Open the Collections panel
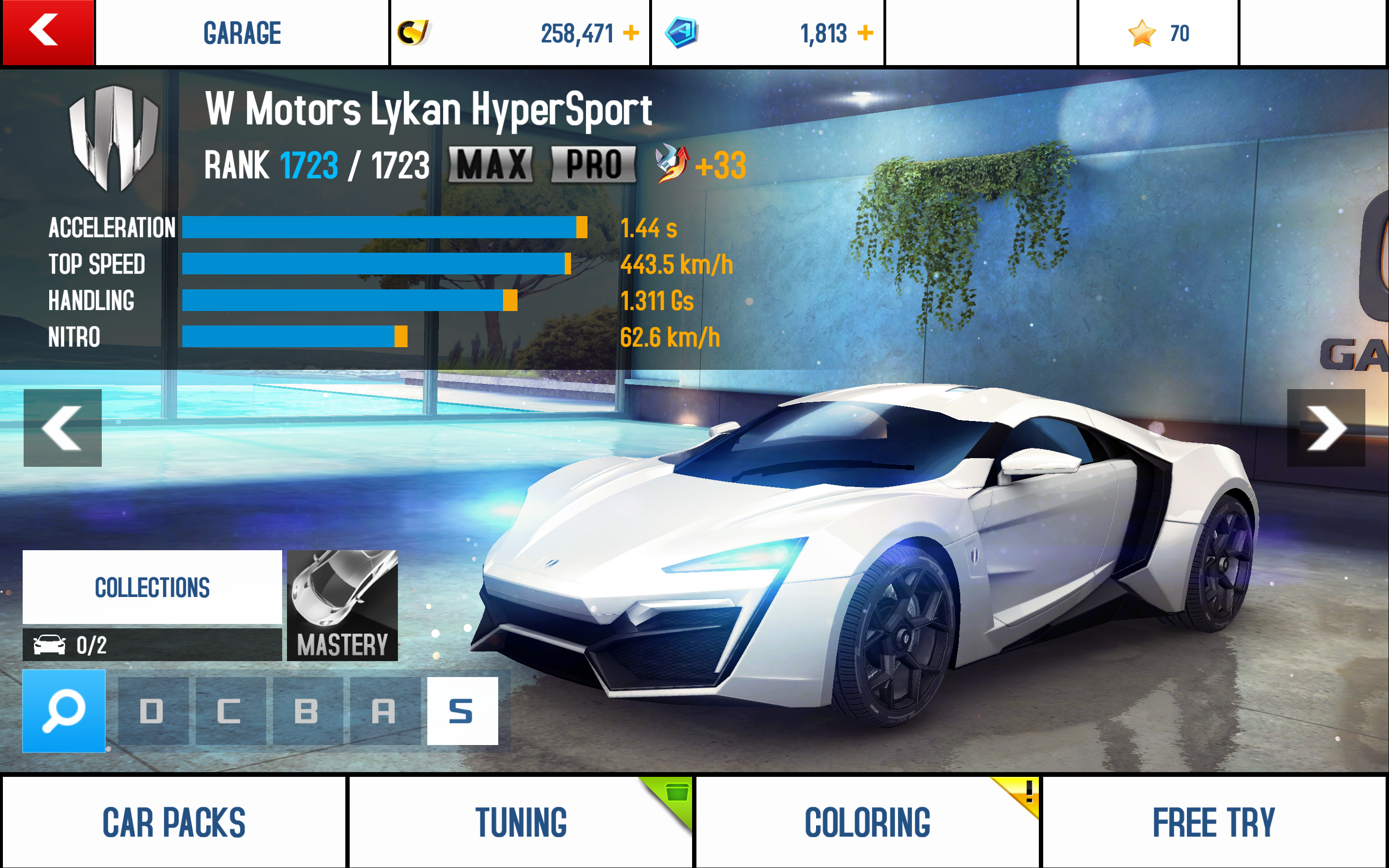1389x868 pixels. (x=152, y=587)
